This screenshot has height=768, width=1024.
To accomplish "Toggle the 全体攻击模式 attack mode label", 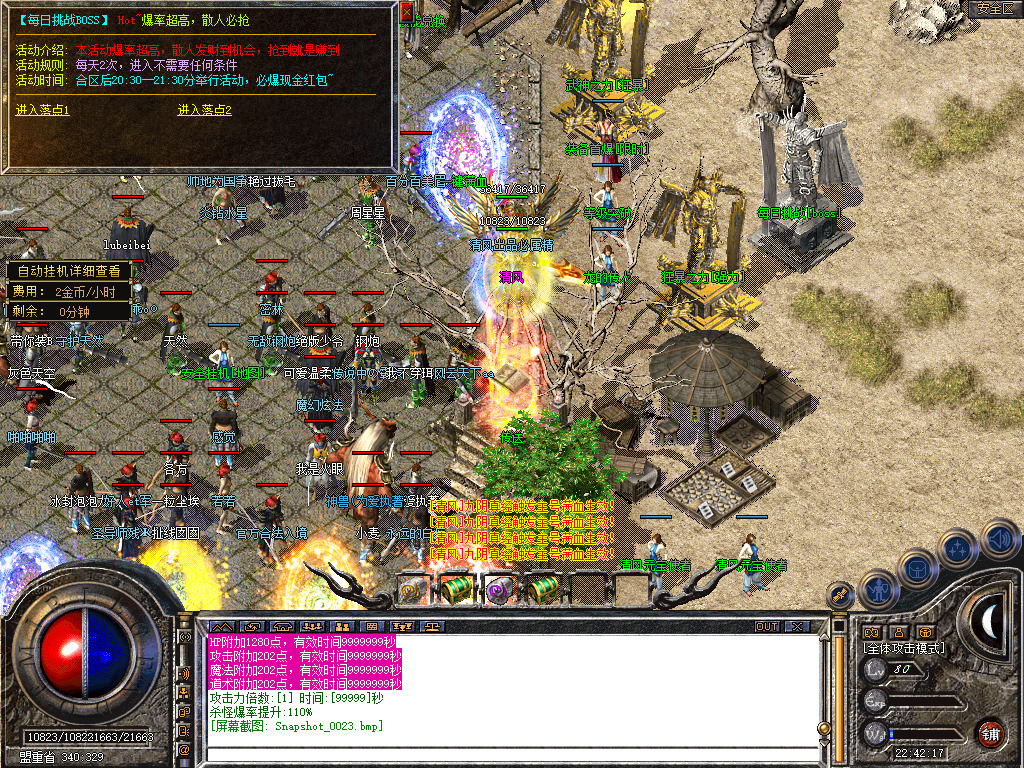I will click(904, 648).
